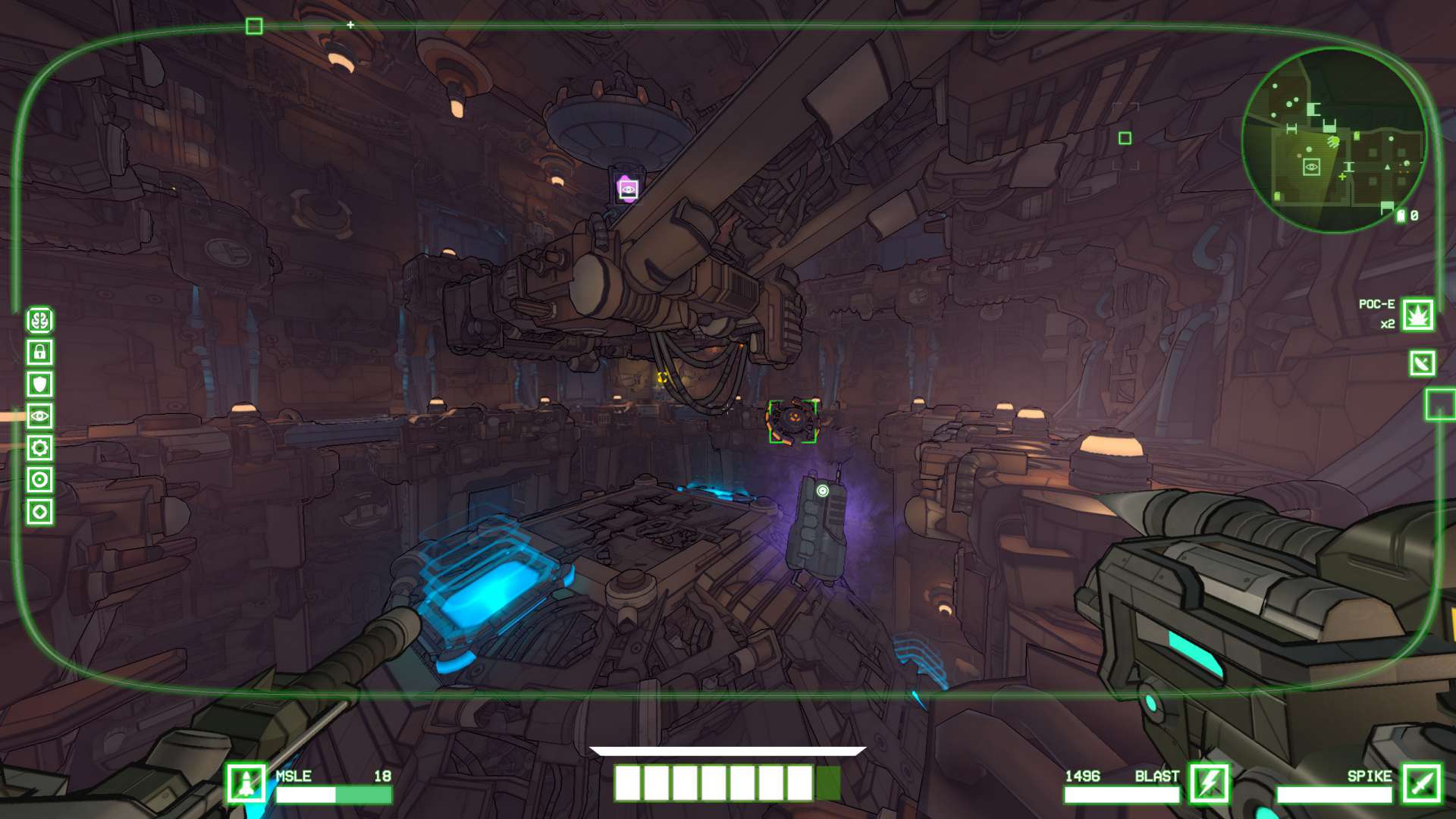Select the MSLE missile weapon icon
Screen dimensions: 1456x819
pyautogui.click(x=246, y=783)
